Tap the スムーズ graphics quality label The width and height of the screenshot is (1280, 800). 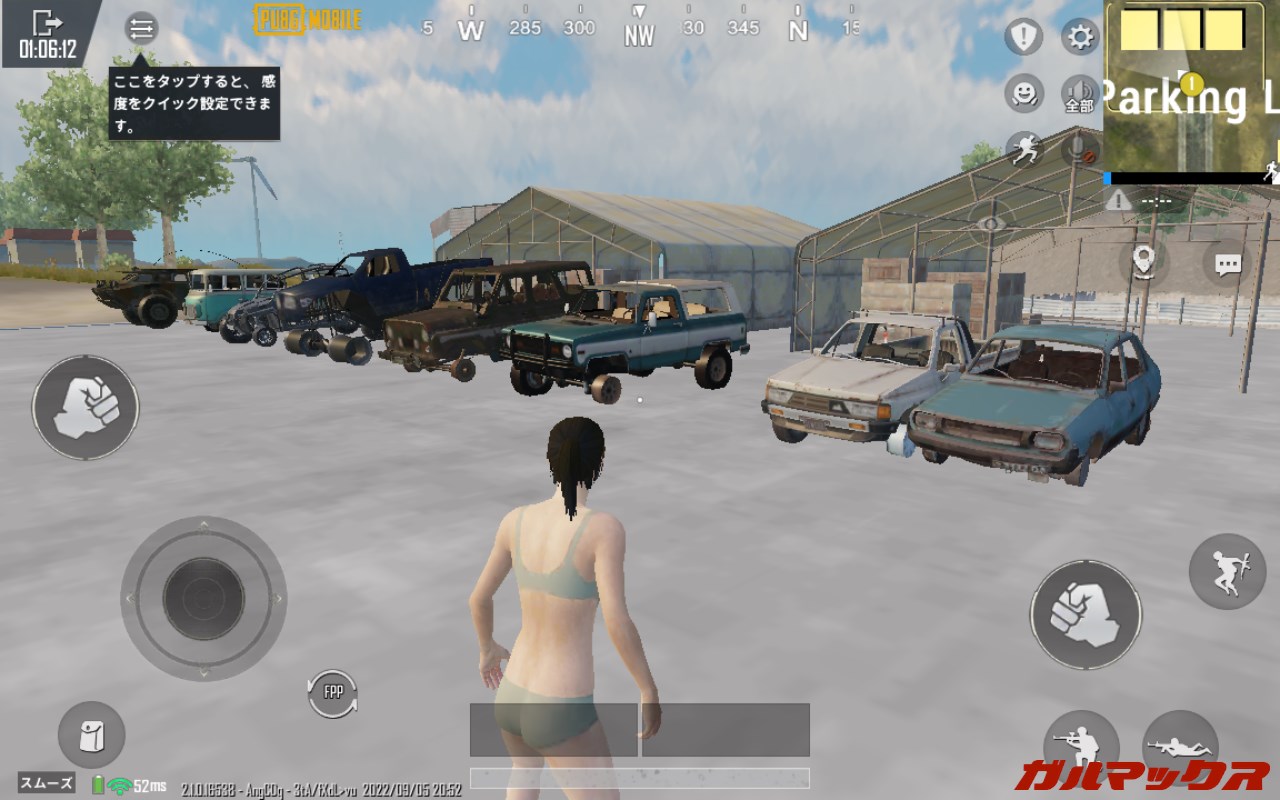46,783
